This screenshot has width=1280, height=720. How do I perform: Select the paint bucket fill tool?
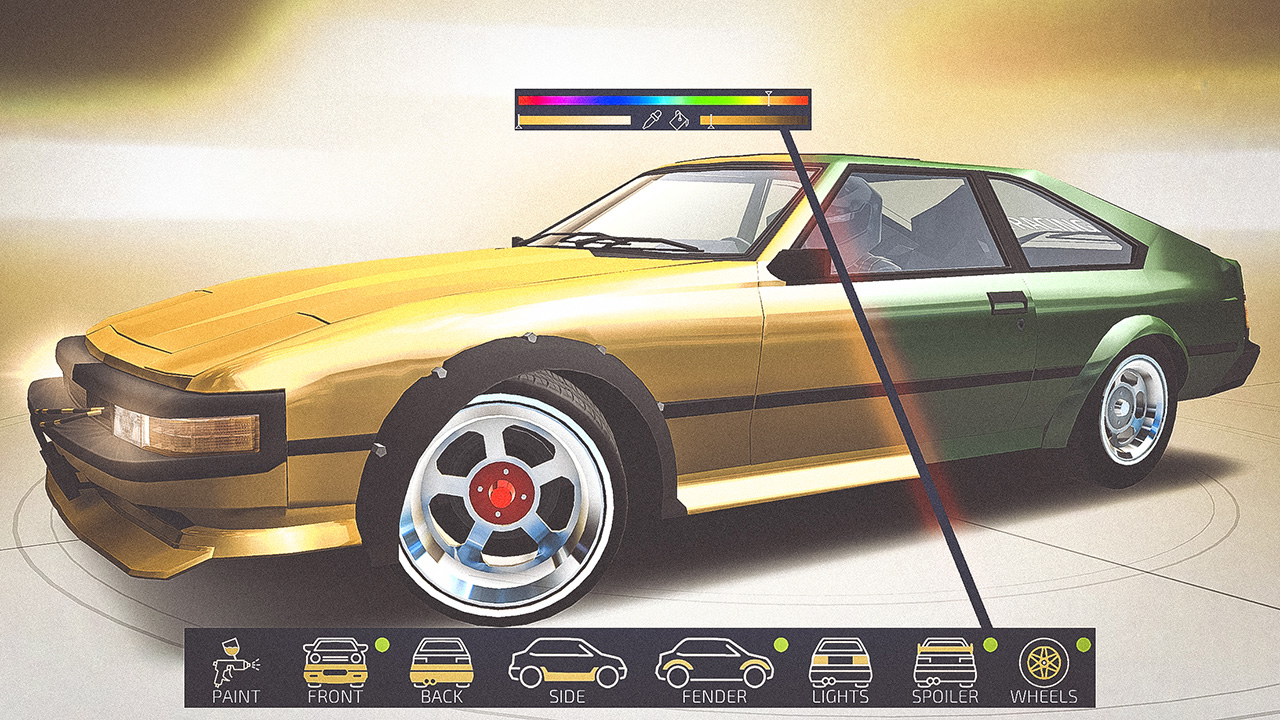point(679,120)
